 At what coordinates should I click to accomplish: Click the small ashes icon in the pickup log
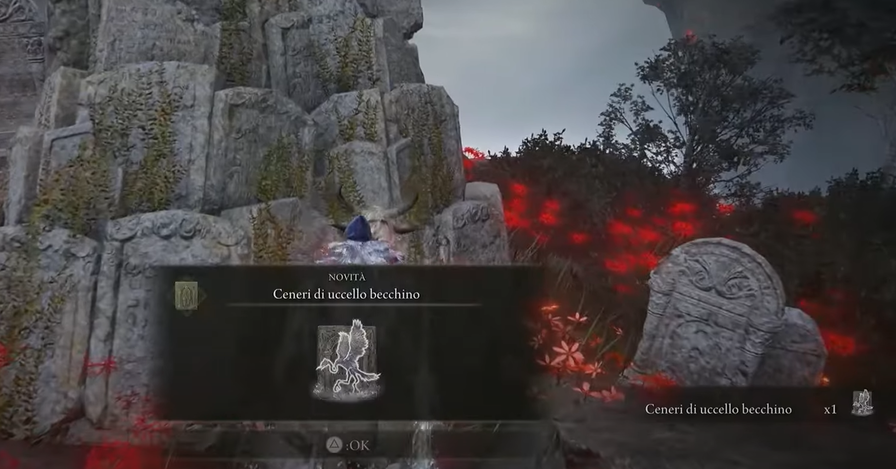tap(861, 403)
